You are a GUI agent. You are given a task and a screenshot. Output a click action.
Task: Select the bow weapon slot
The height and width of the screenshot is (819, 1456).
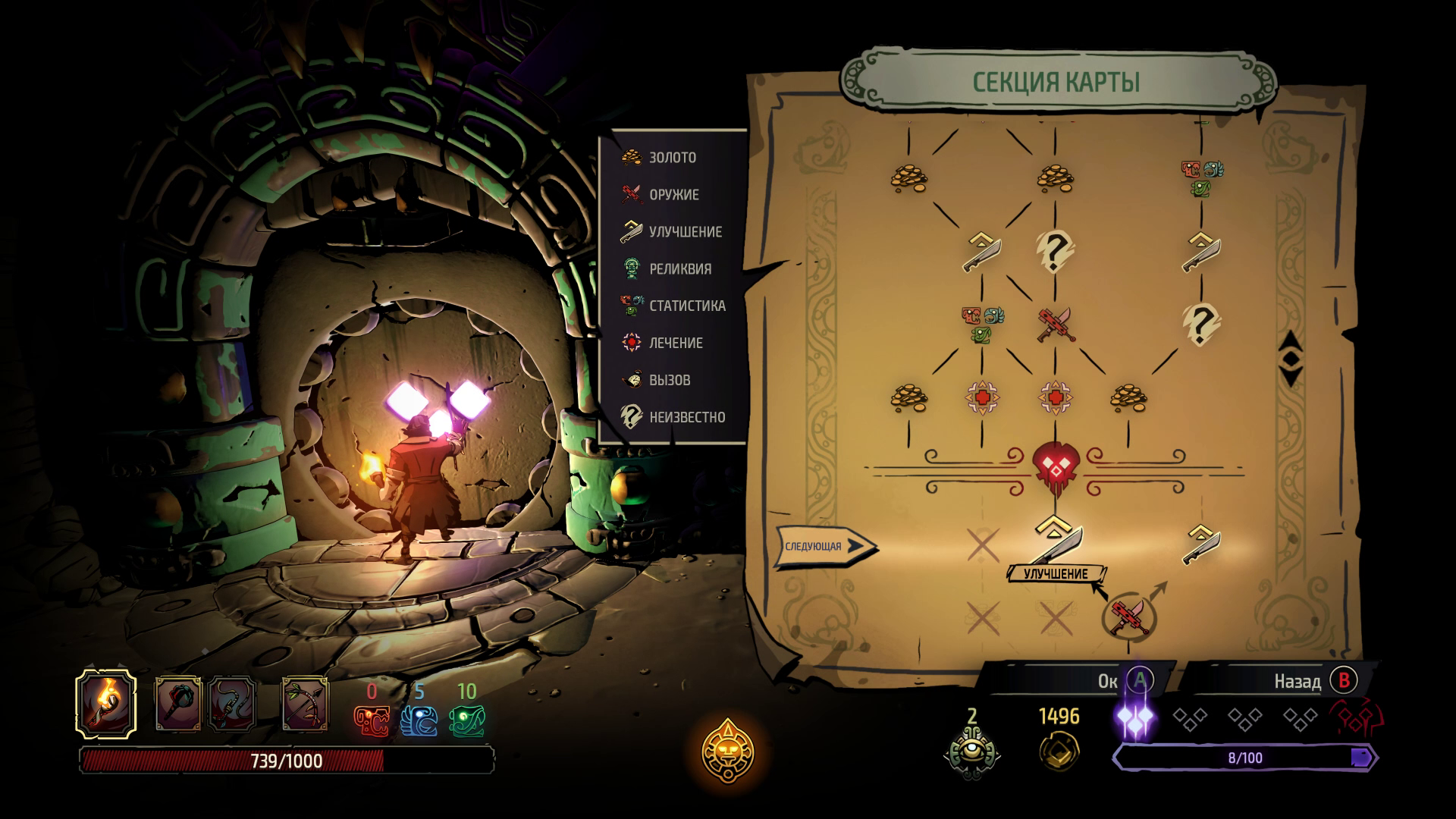click(x=306, y=704)
